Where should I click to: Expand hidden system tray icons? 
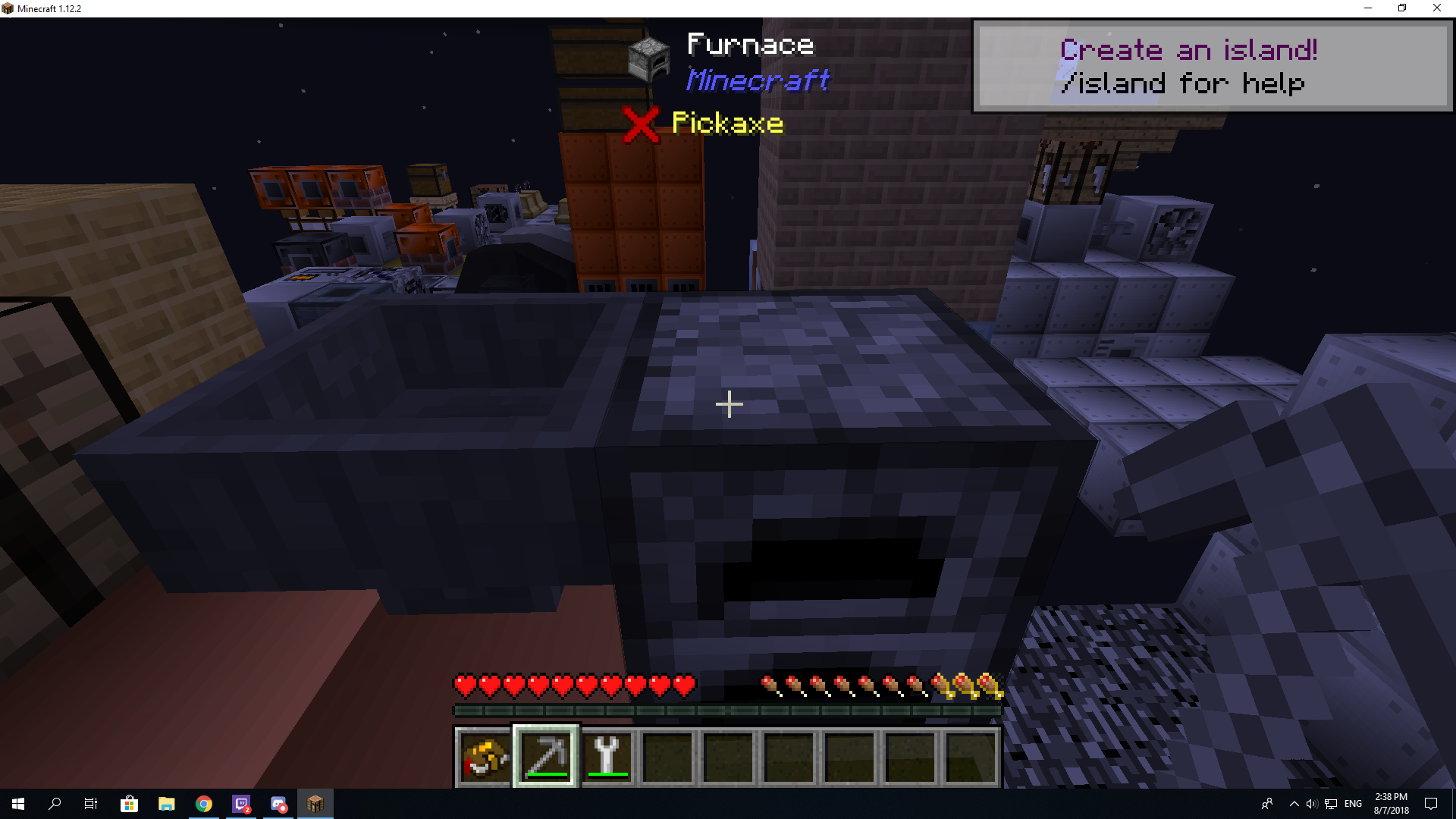tap(1294, 804)
